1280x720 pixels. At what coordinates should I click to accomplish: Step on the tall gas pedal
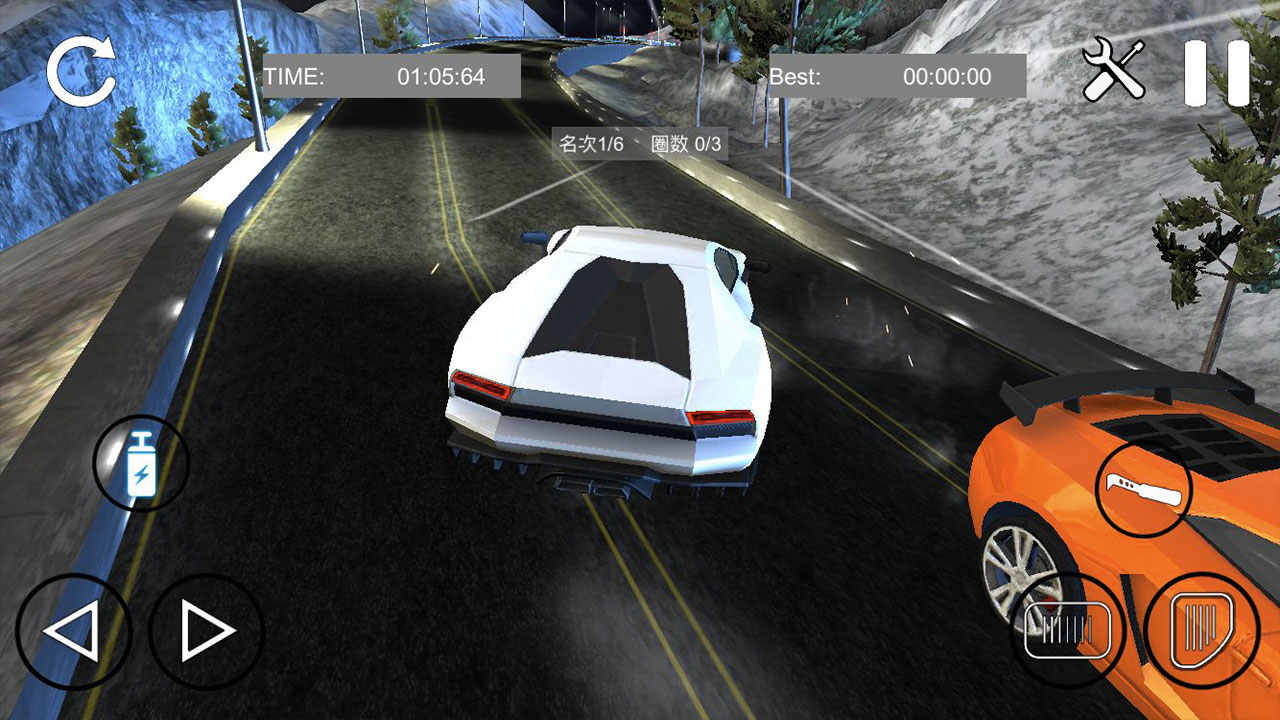tap(1201, 630)
